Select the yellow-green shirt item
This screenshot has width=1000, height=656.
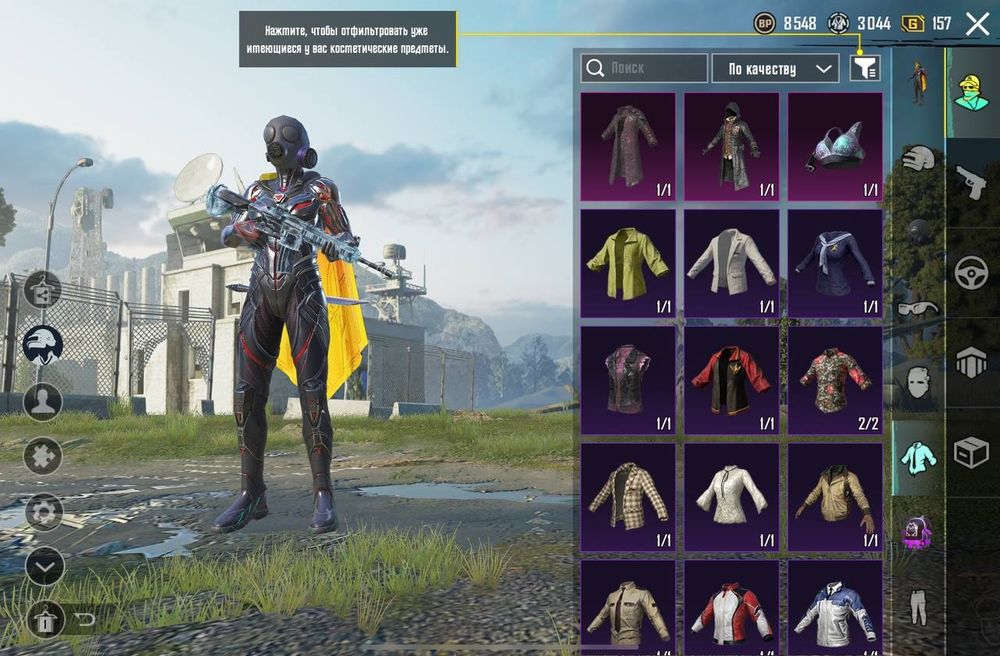coord(627,264)
